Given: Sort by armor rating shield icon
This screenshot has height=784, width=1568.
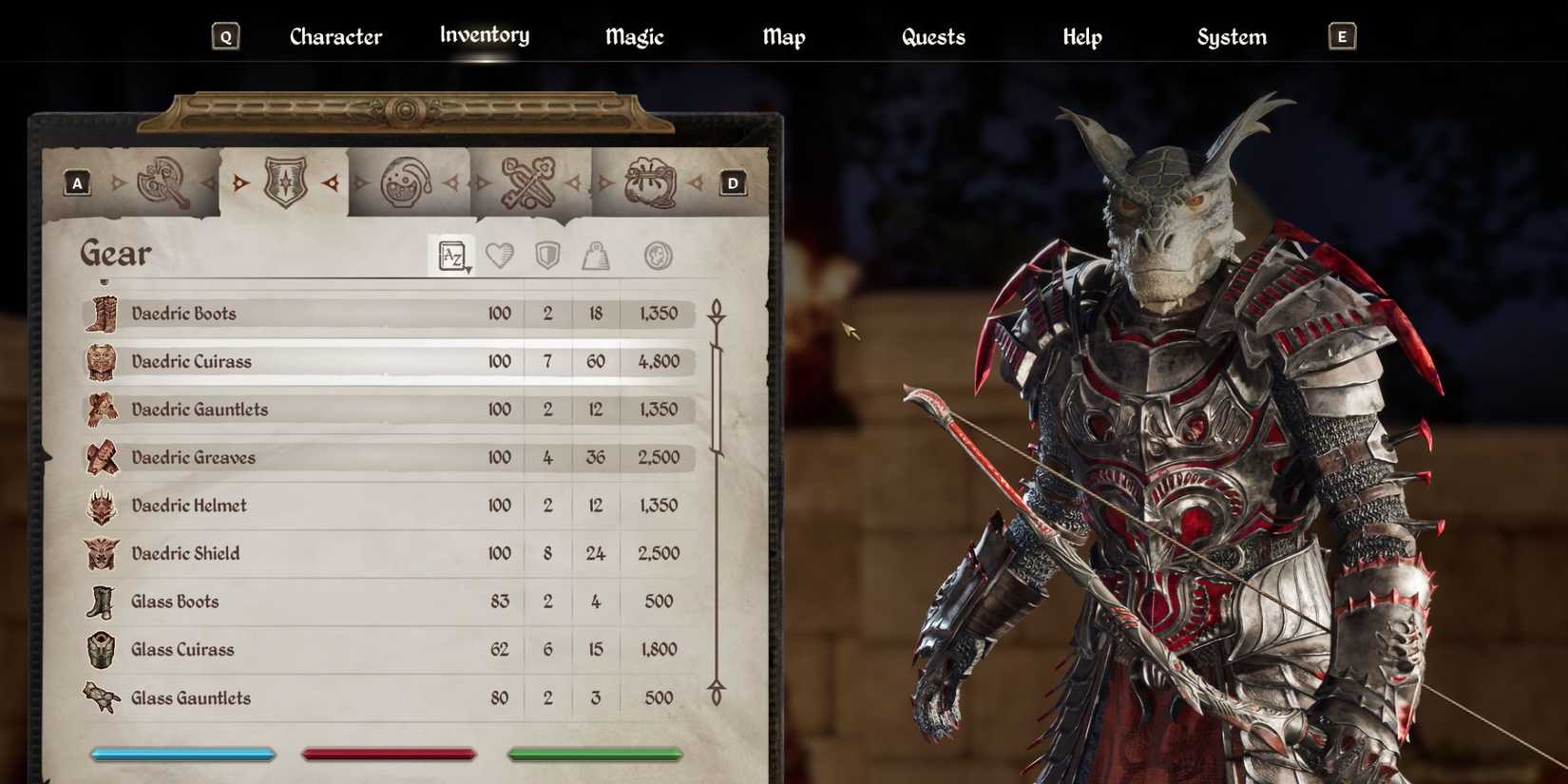Looking at the screenshot, I should click(x=546, y=254).
